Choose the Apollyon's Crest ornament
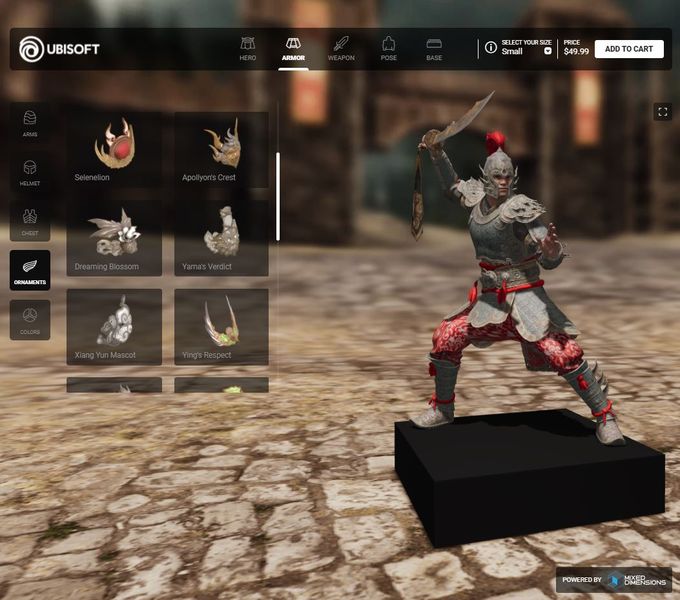 tap(221, 149)
